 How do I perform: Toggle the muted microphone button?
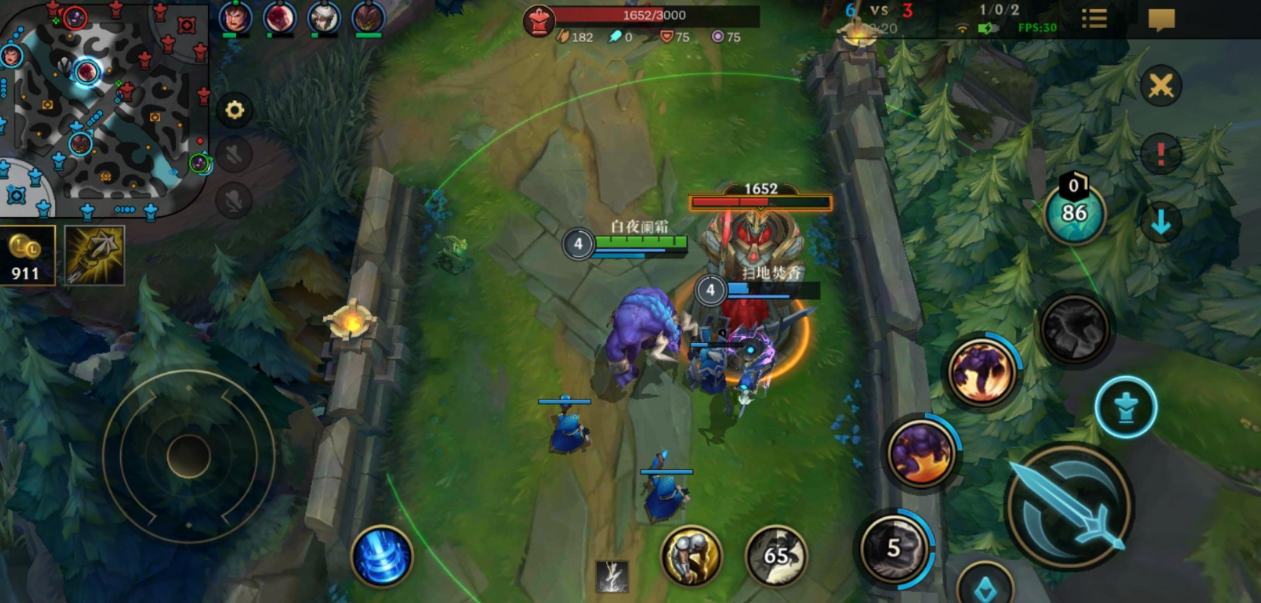point(234,200)
